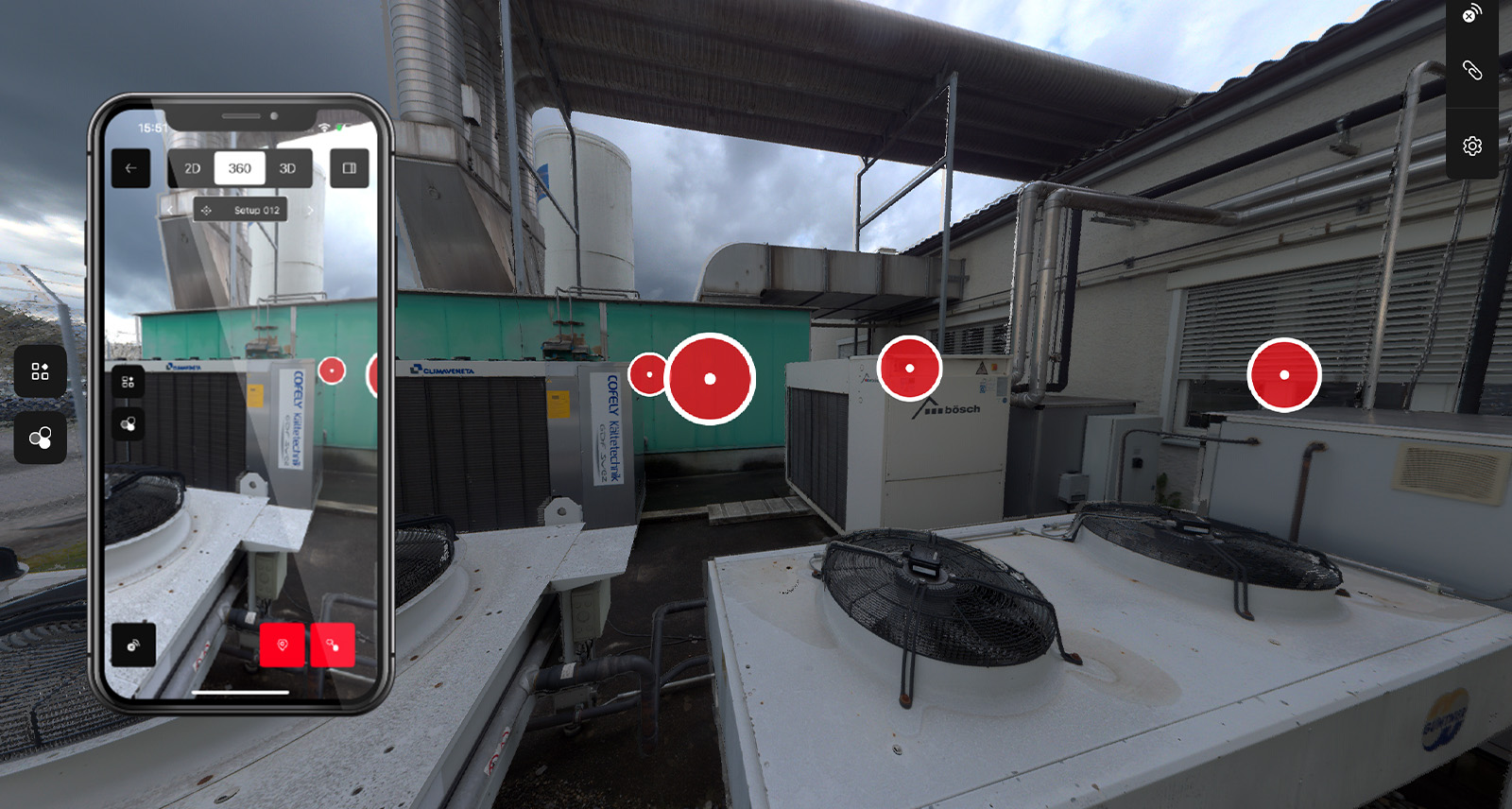
Task: Disable broadcasting via the crossed signal icon top right
Action: tap(1471, 14)
